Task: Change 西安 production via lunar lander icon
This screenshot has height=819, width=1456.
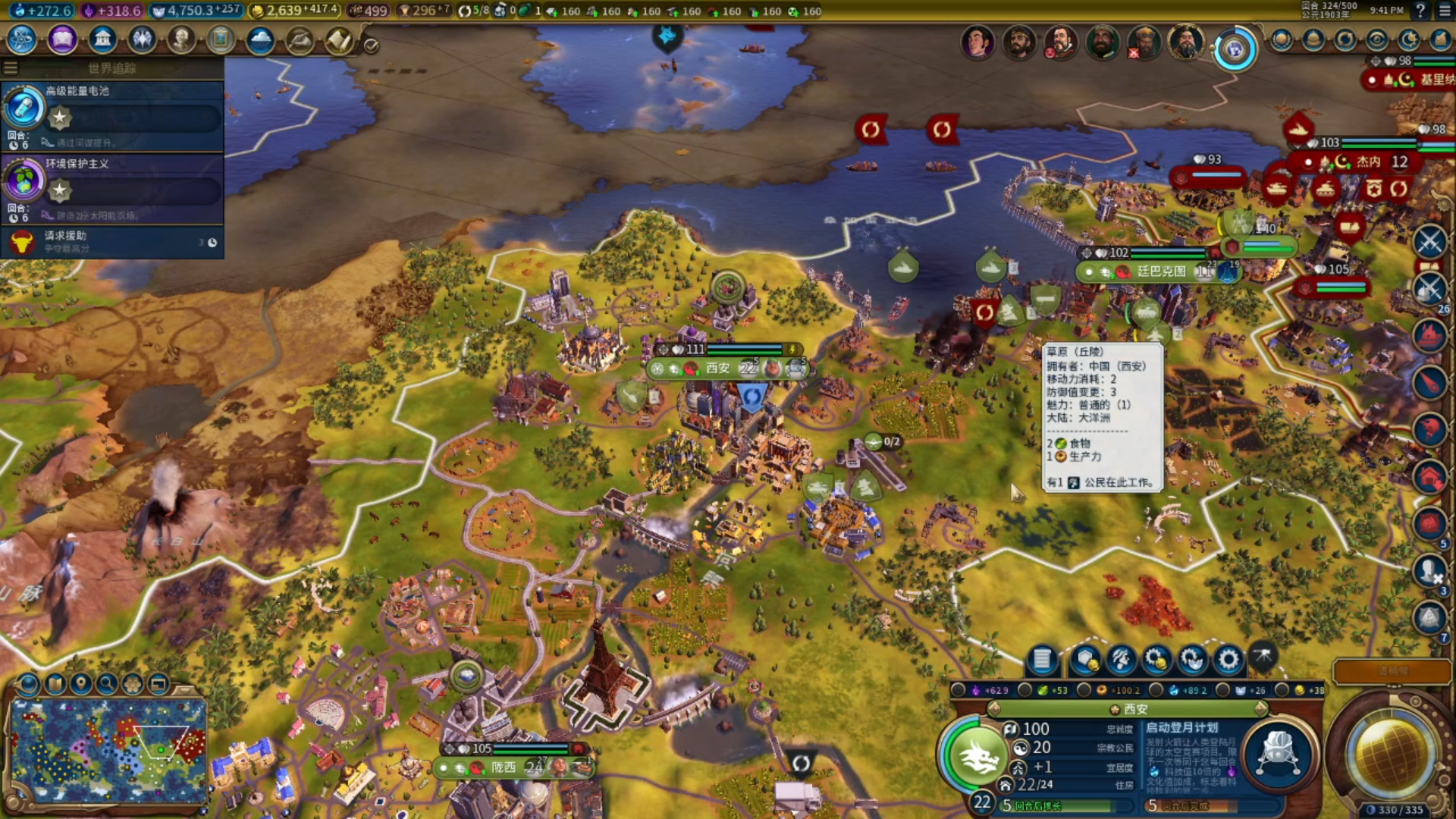Action: 1279,755
